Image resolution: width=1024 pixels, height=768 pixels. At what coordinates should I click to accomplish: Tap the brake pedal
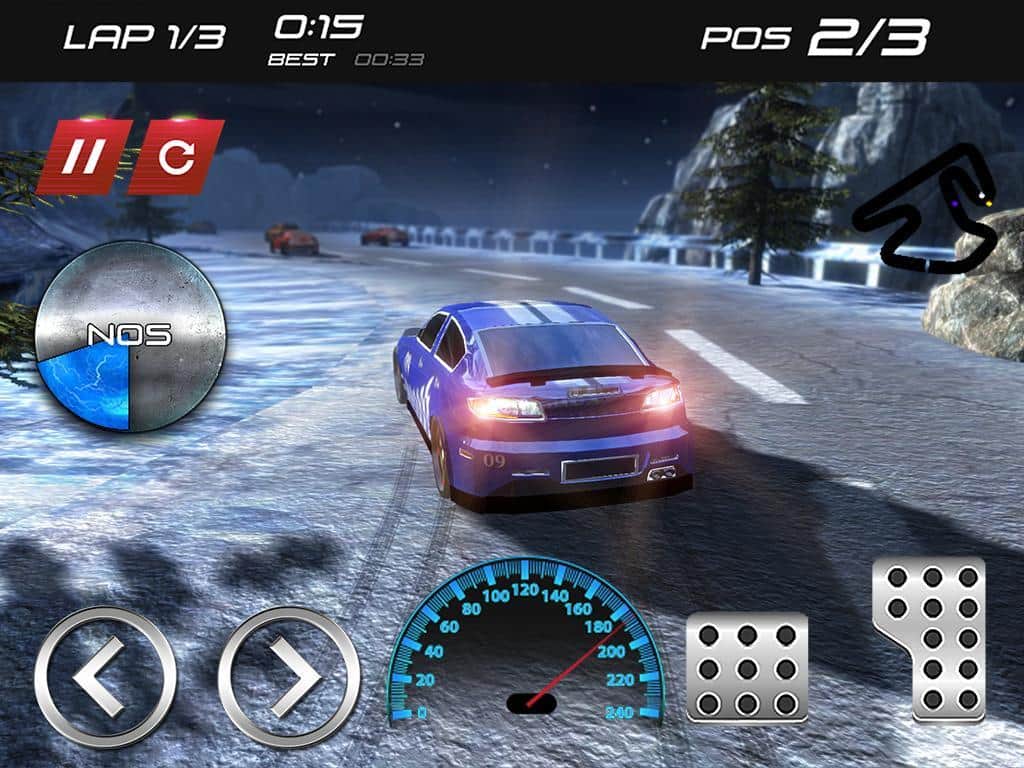point(747,667)
